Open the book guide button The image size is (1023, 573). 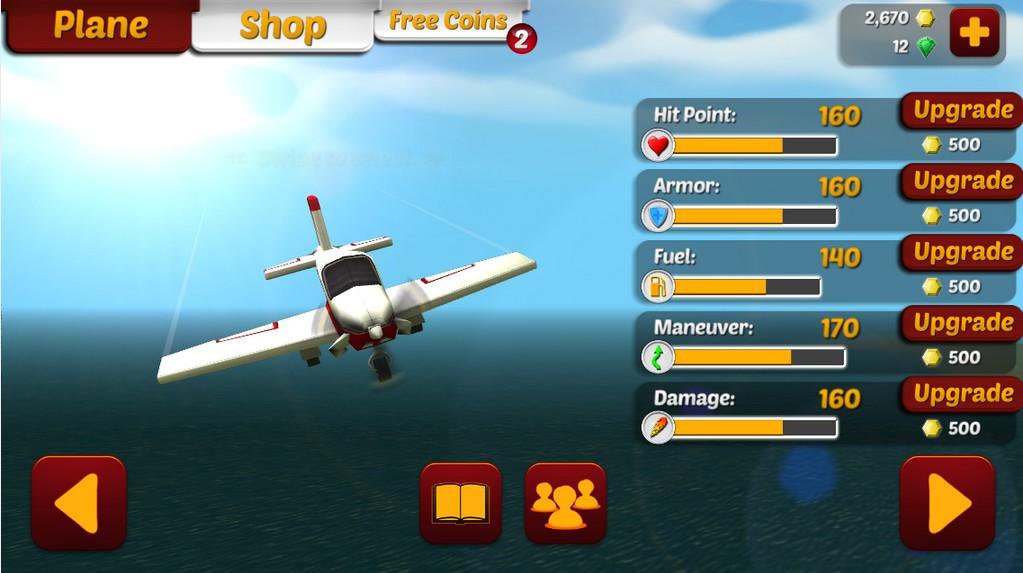click(x=460, y=503)
